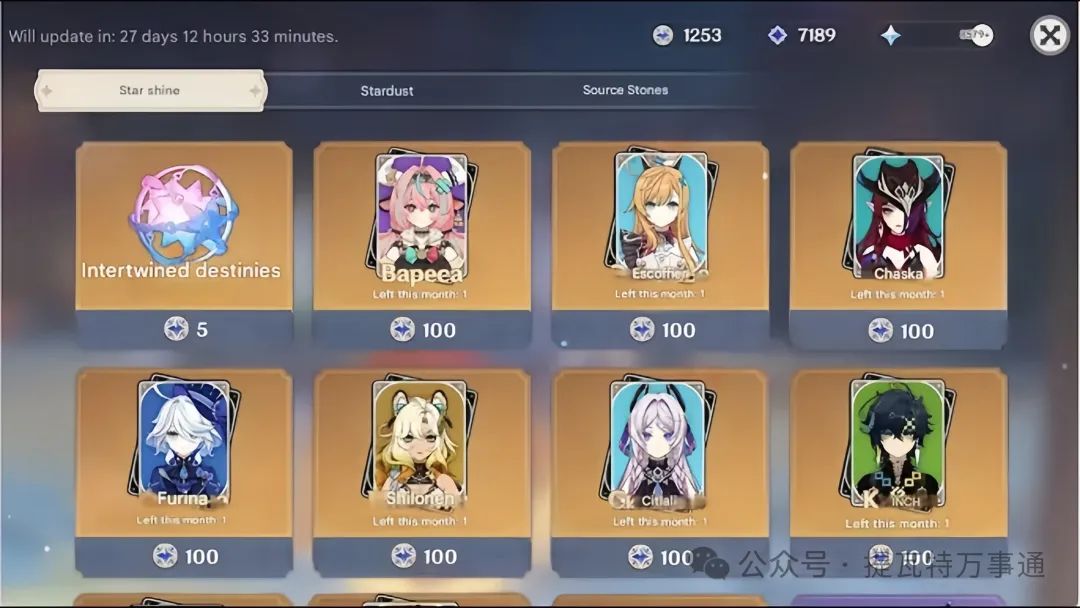Pick the green-haired Kinich character card
1080x608 pixels.
[898, 452]
